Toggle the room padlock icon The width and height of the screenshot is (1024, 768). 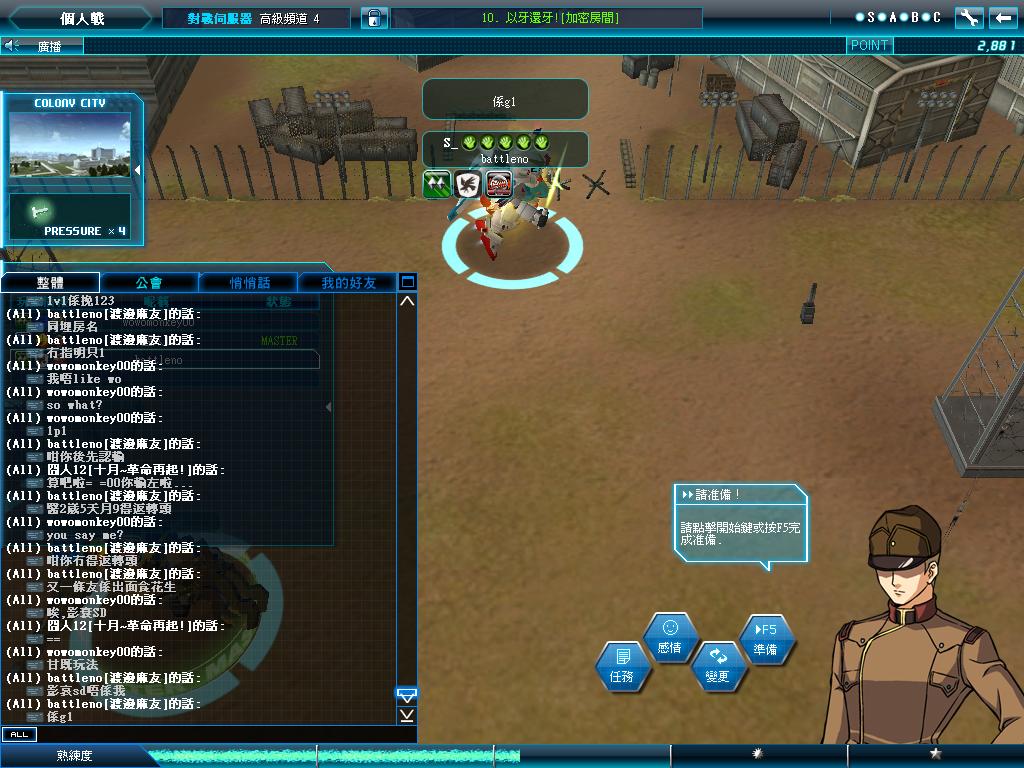373,18
